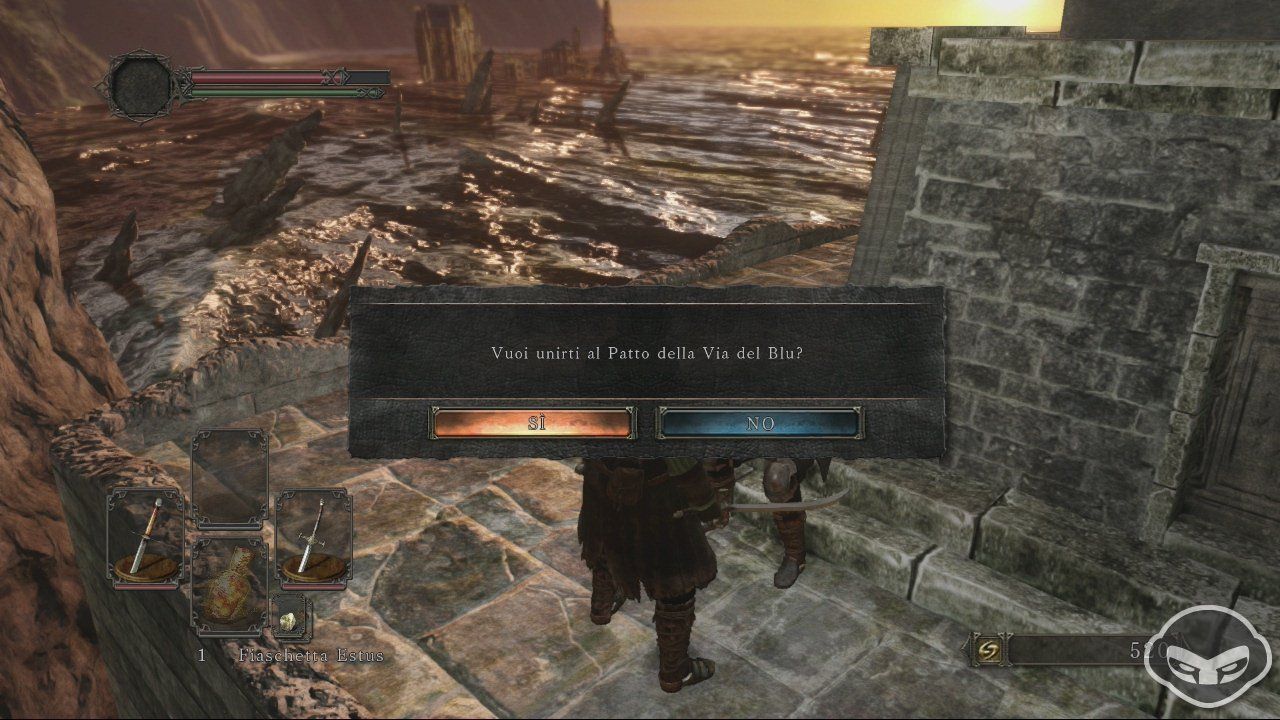Click the quantity number 1 next to the flask
Screen dimensions: 1280x720
coord(200,657)
